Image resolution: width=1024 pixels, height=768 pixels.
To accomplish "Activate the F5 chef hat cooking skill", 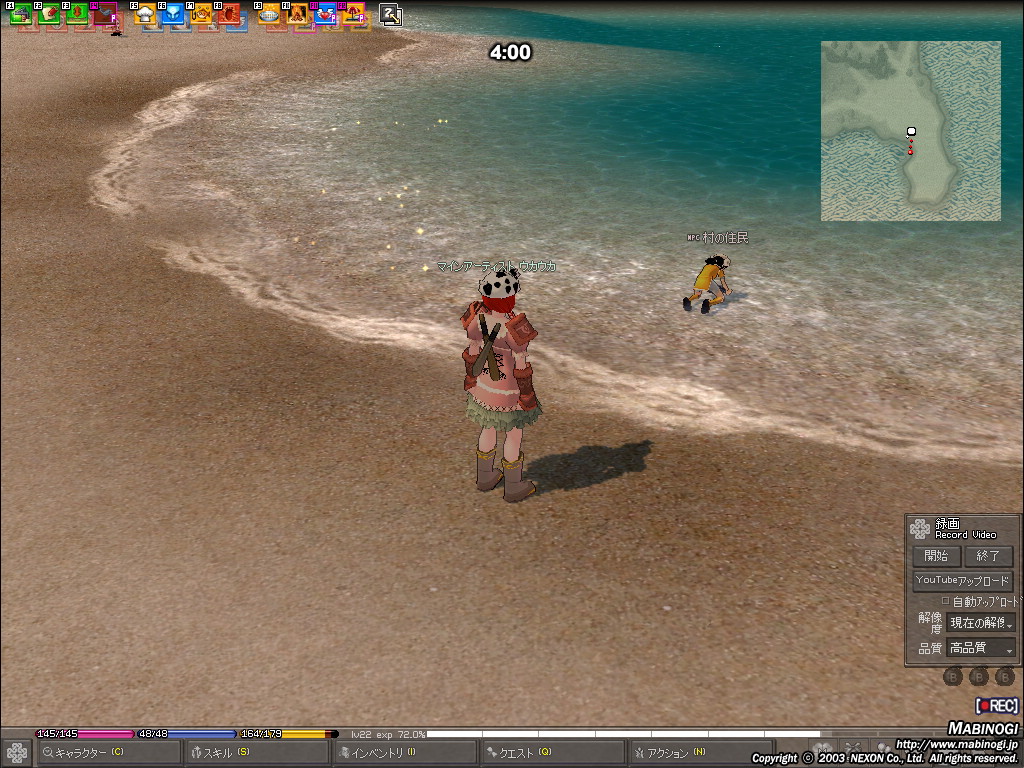I will coord(145,14).
